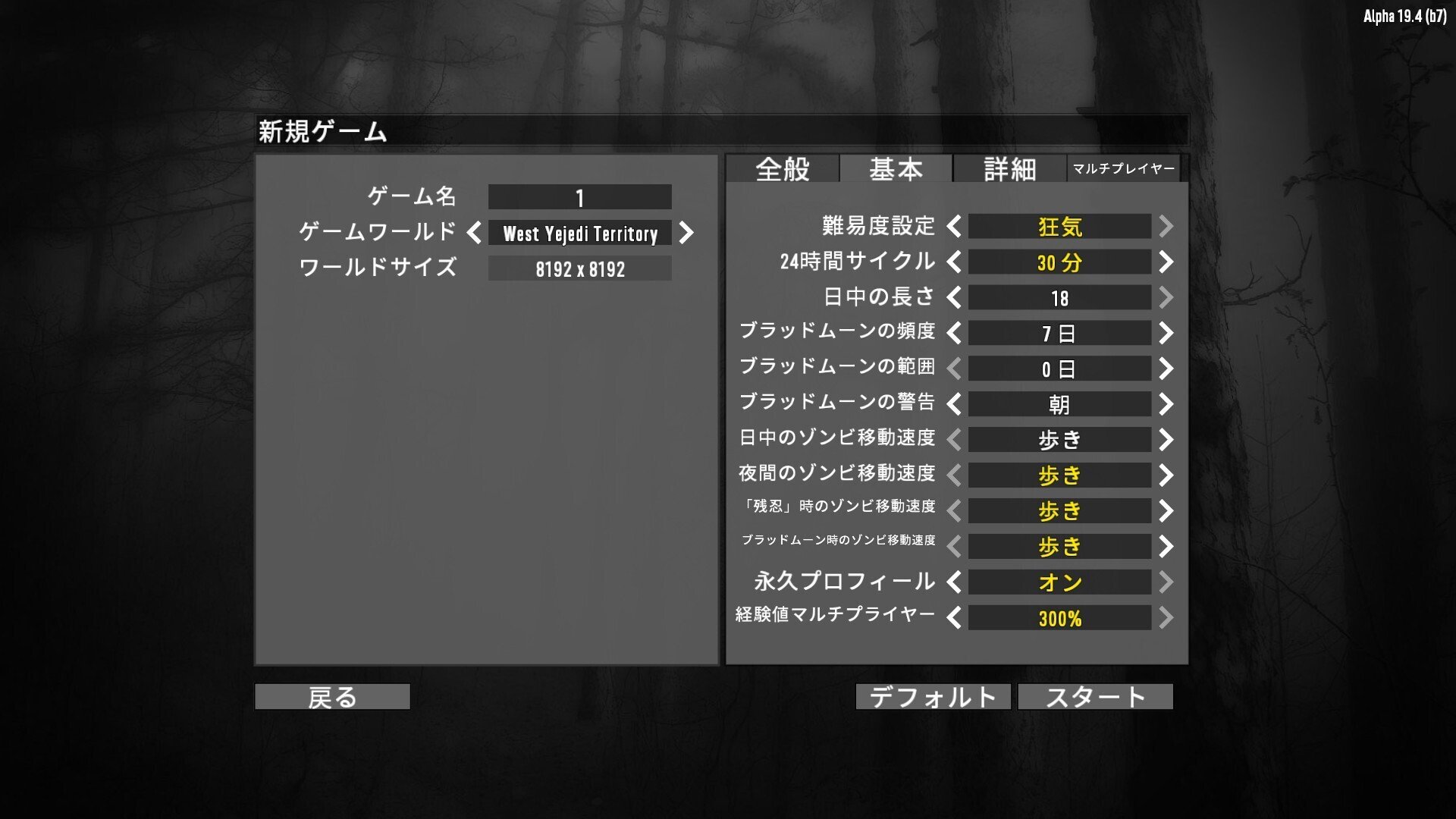This screenshot has width=1456, height=819.
Task: Lower the 24時間サイクル value
Action: click(x=953, y=262)
